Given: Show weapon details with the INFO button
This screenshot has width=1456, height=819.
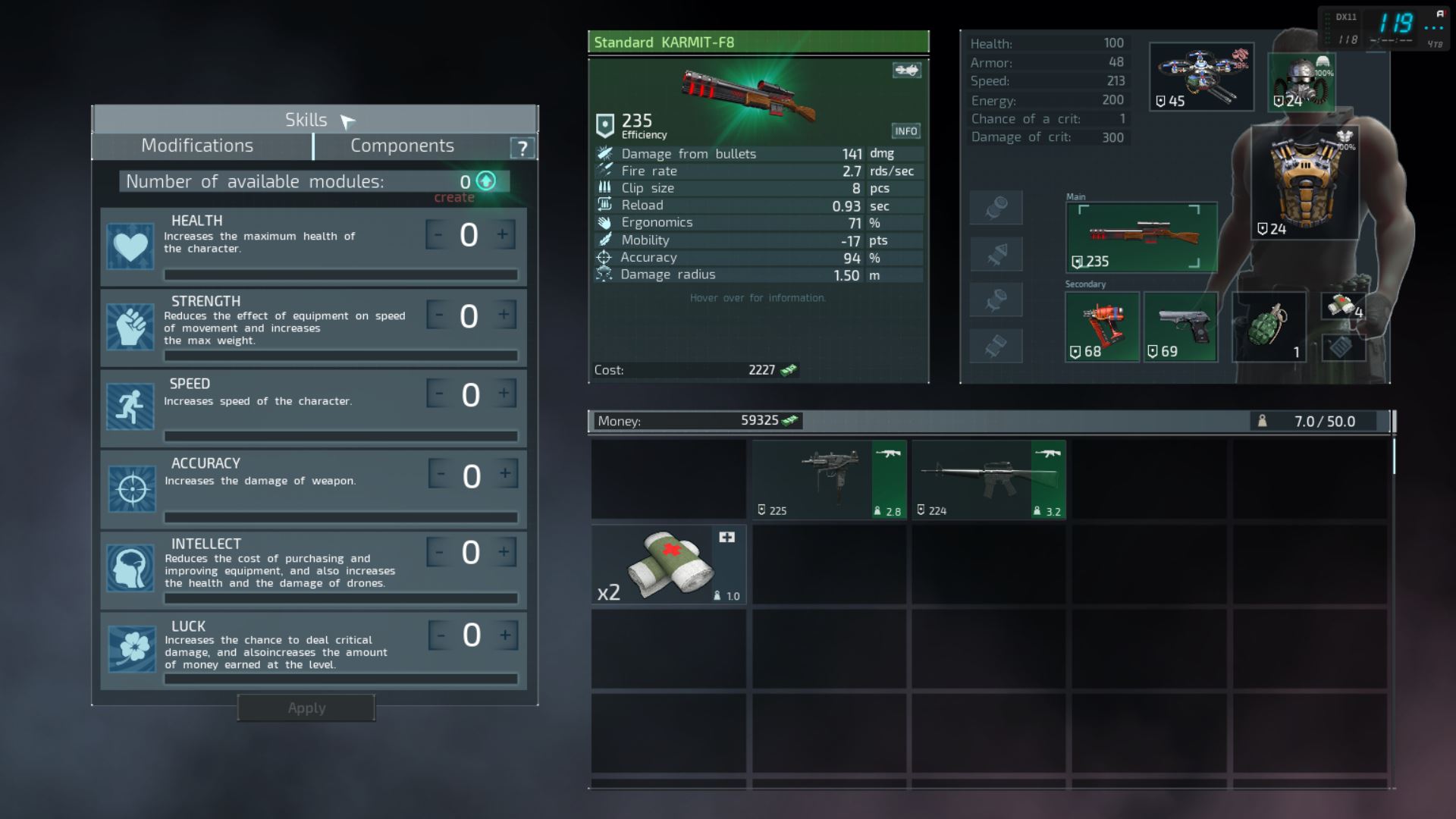Looking at the screenshot, I should (905, 131).
